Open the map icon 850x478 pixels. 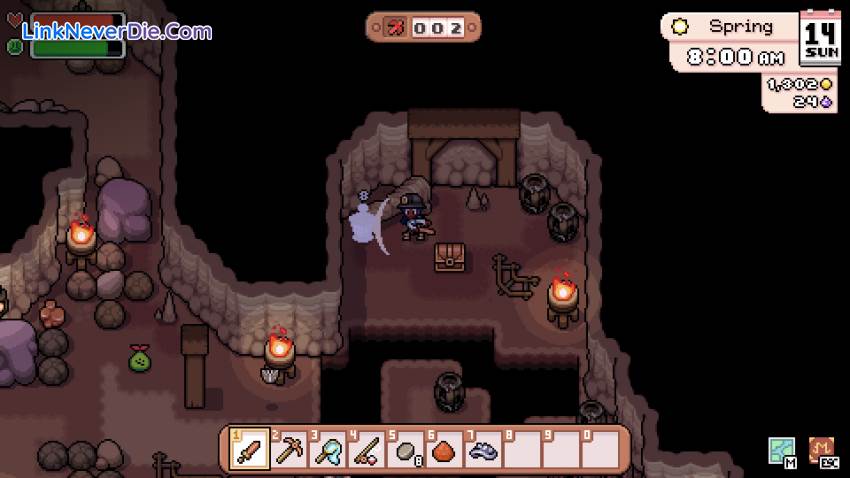[781, 451]
